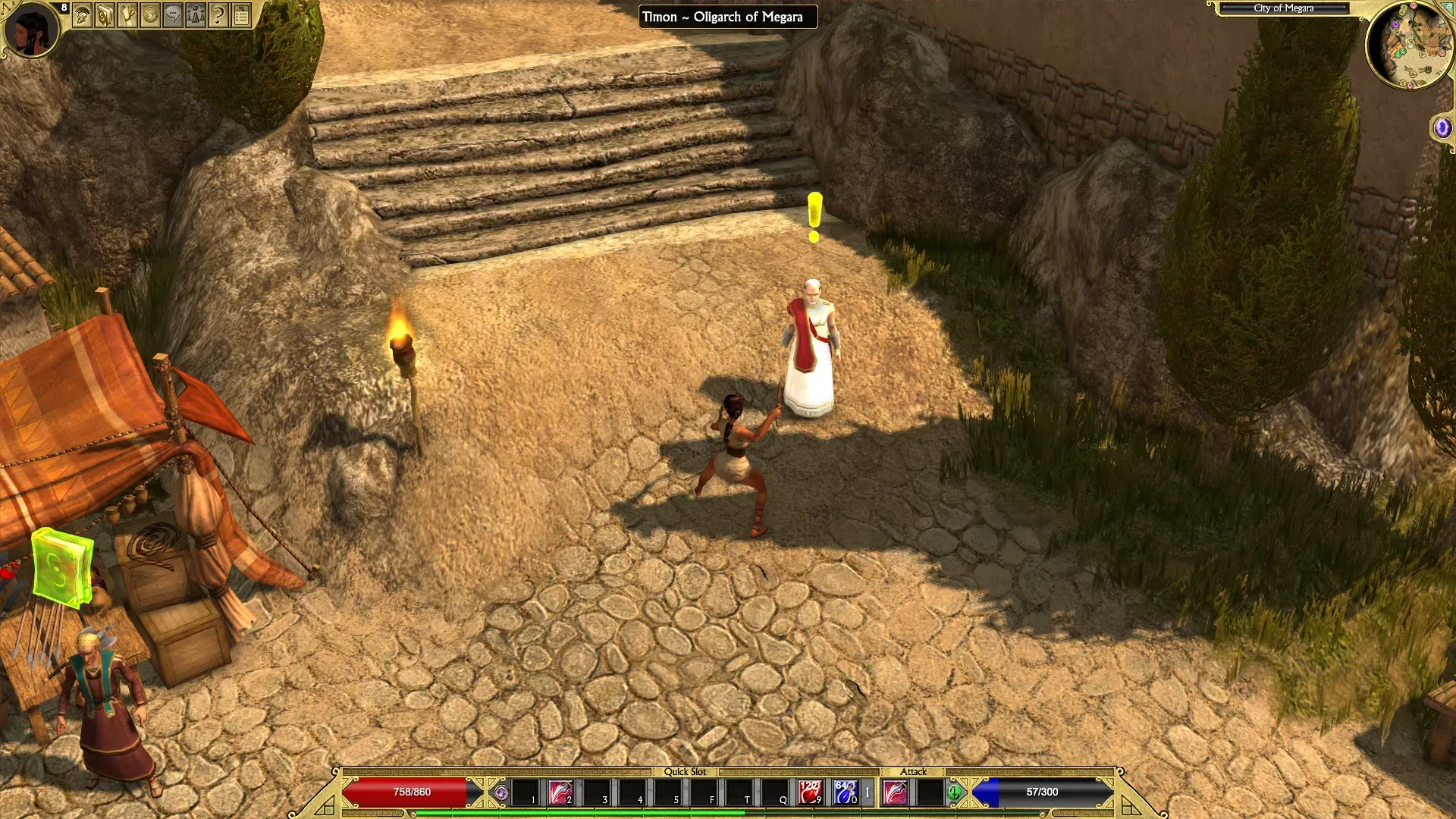Viewport: 1456px width, 819px height.
Task: Select the primary Attack skill icon
Action: tap(896, 792)
